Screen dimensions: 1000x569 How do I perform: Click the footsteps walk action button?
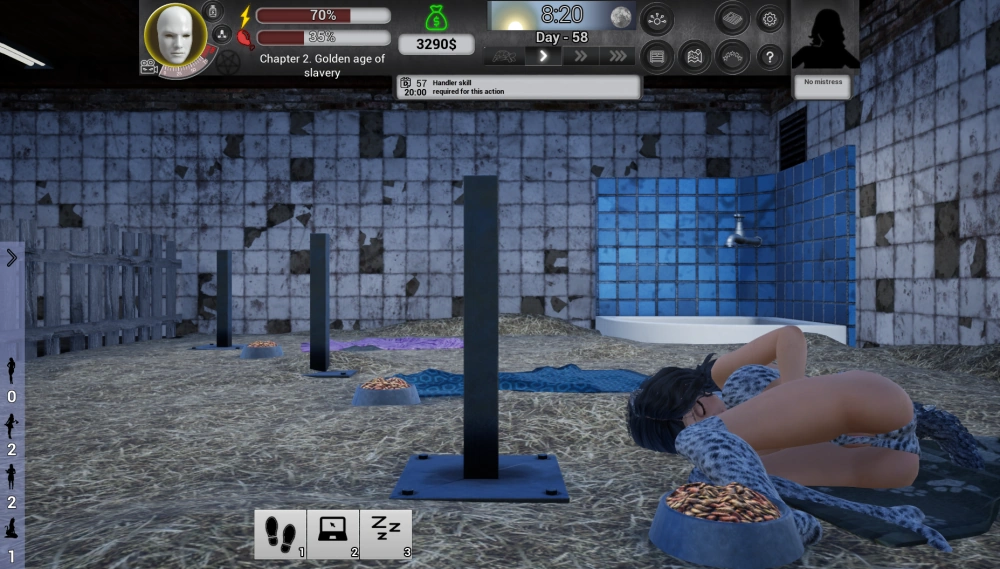pyautogui.click(x=280, y=534)
